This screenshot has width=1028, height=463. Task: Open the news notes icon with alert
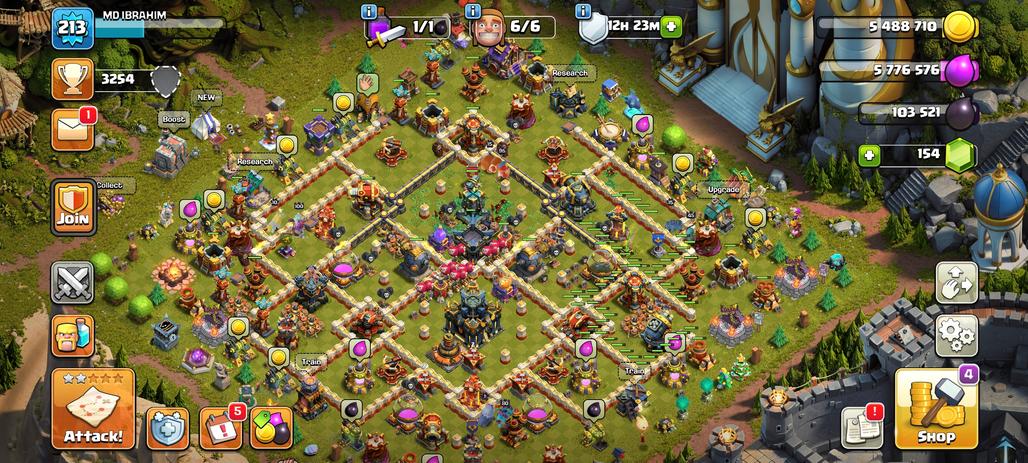[x=861, y=428]
